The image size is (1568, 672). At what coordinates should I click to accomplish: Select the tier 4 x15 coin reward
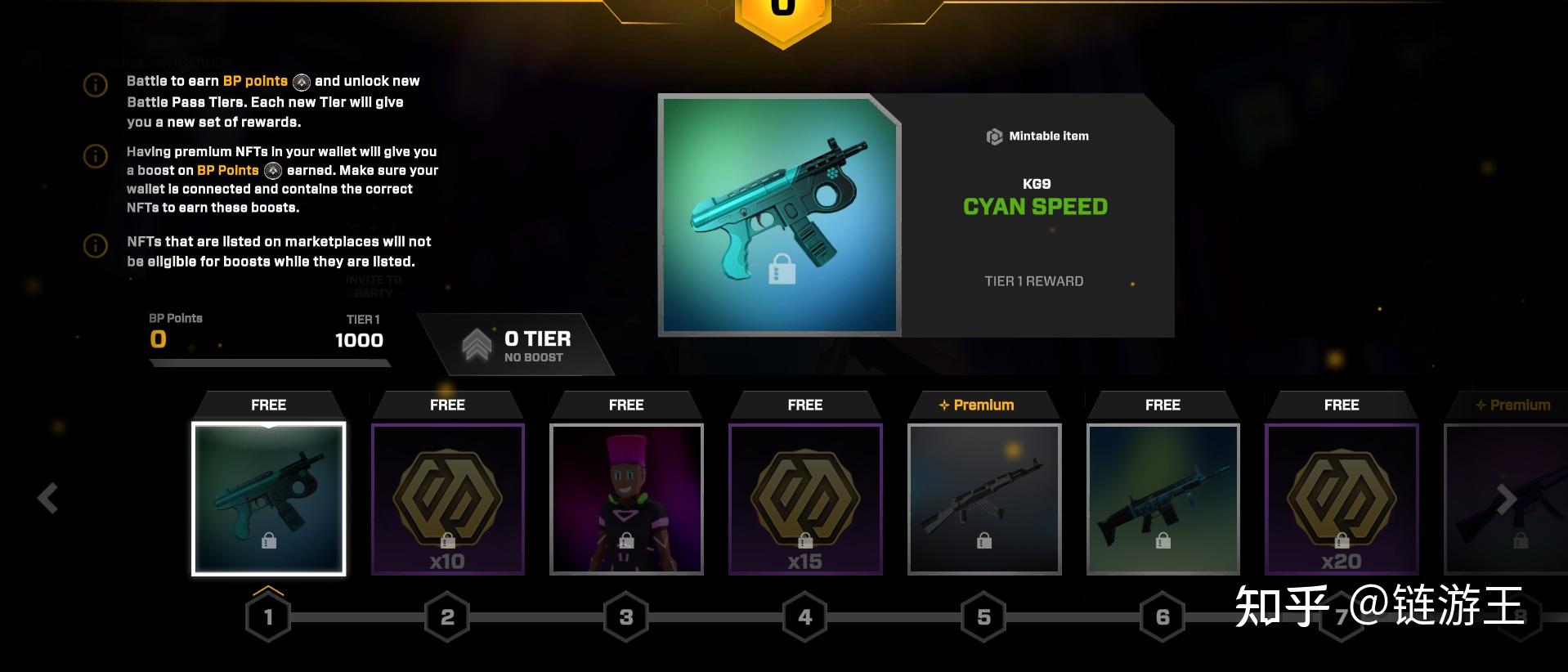[805, 498]
